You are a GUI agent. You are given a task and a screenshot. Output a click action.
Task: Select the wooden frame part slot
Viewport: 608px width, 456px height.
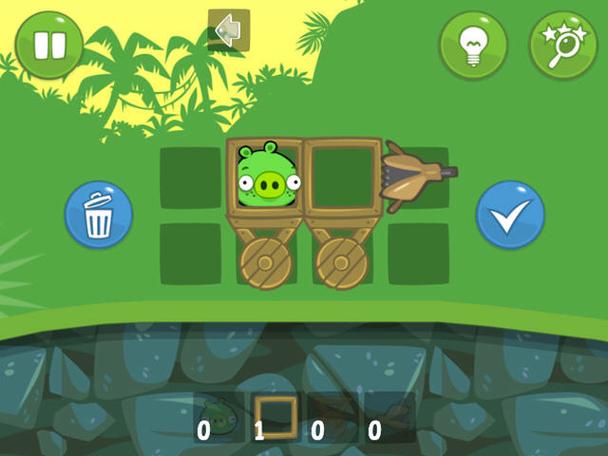pos(275,417)
